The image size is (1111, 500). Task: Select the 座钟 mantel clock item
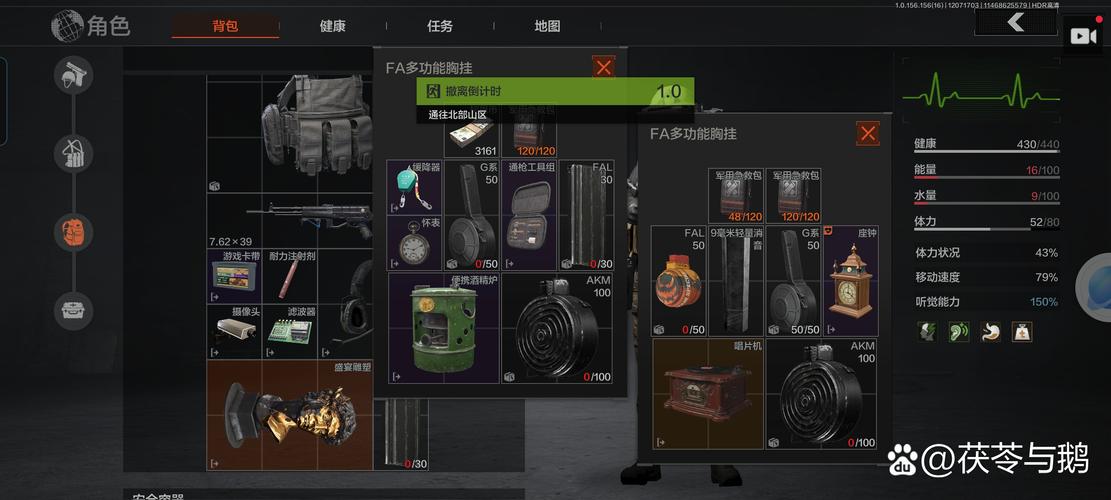tap(850, 281)
